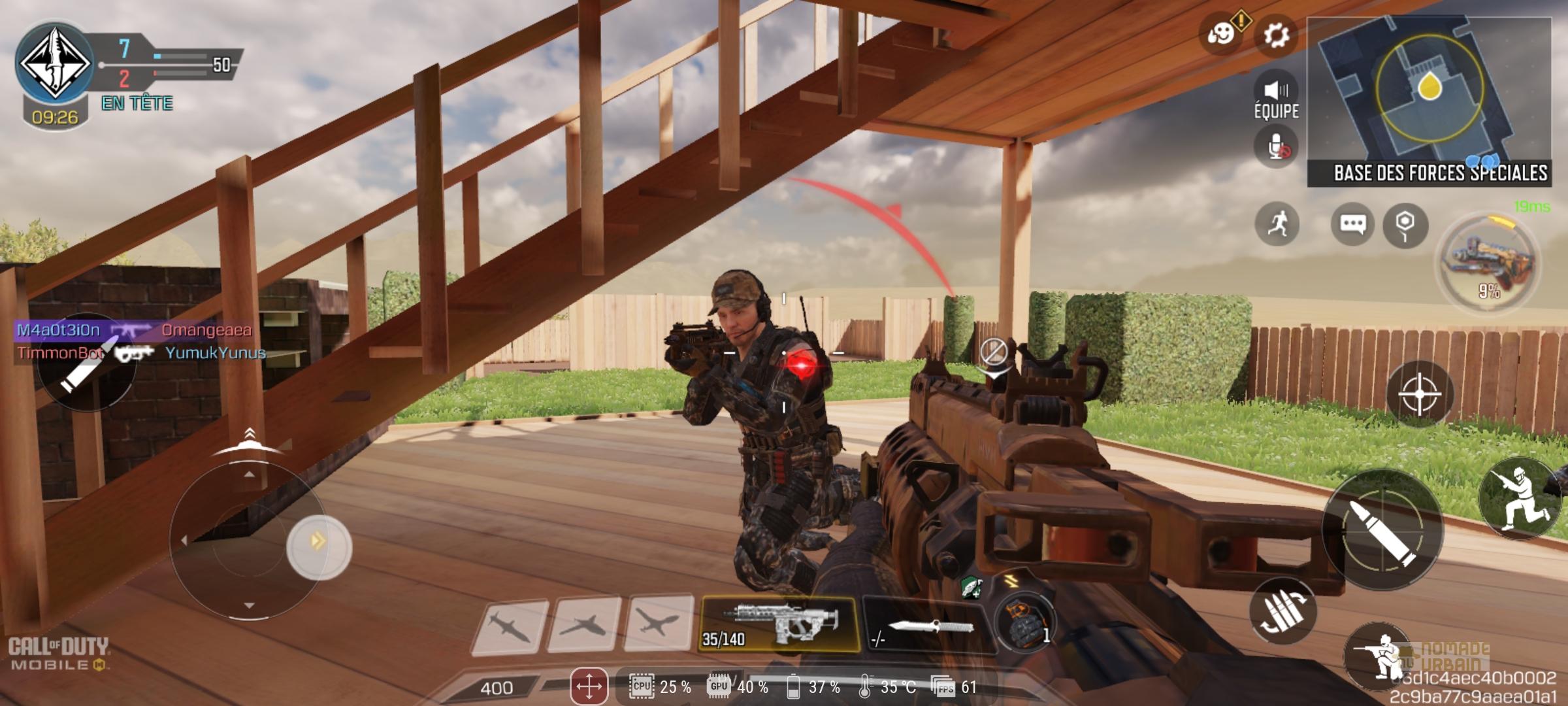
Task: Activate the location ping marker button
Action: click(1405, 224)
